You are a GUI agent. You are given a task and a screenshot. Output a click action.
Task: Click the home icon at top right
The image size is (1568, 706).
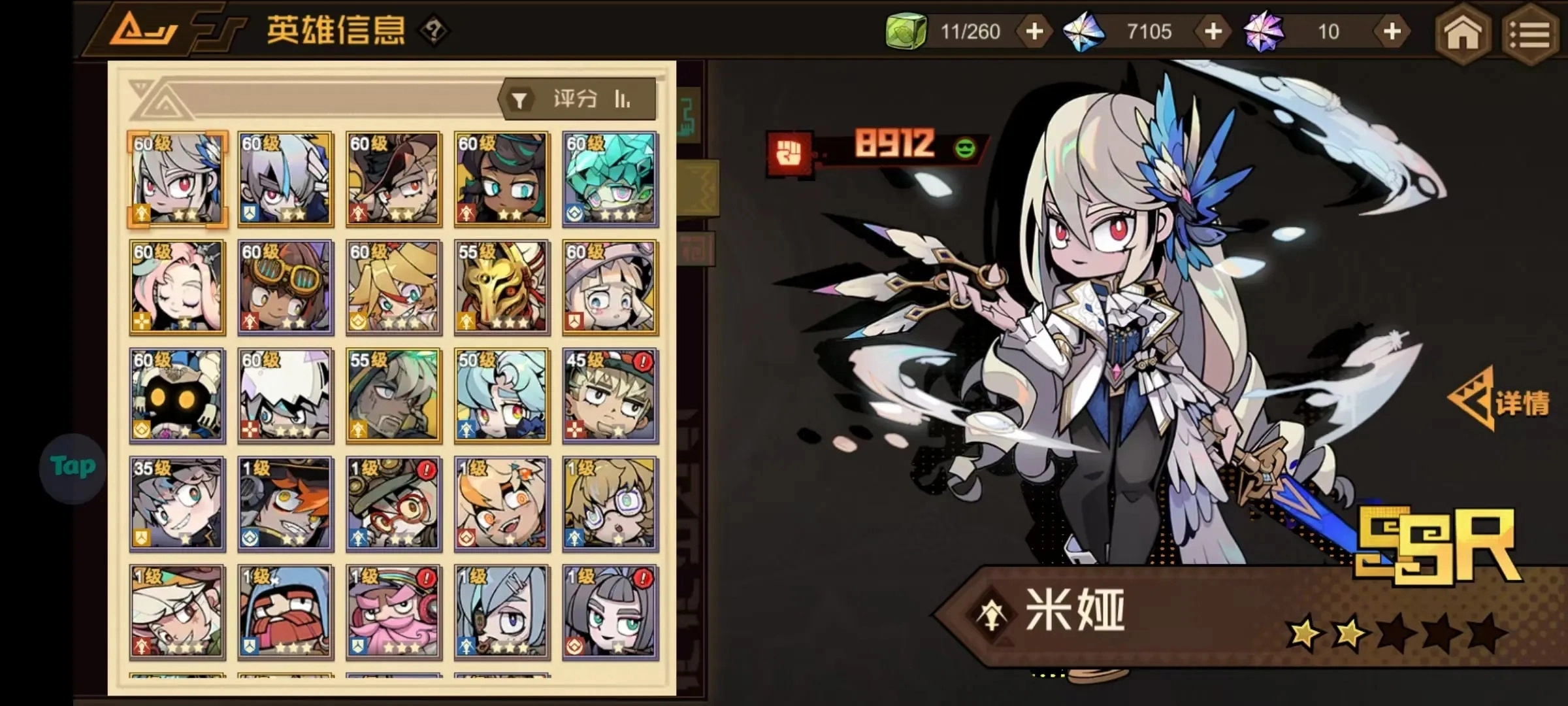coord(1463,33)
